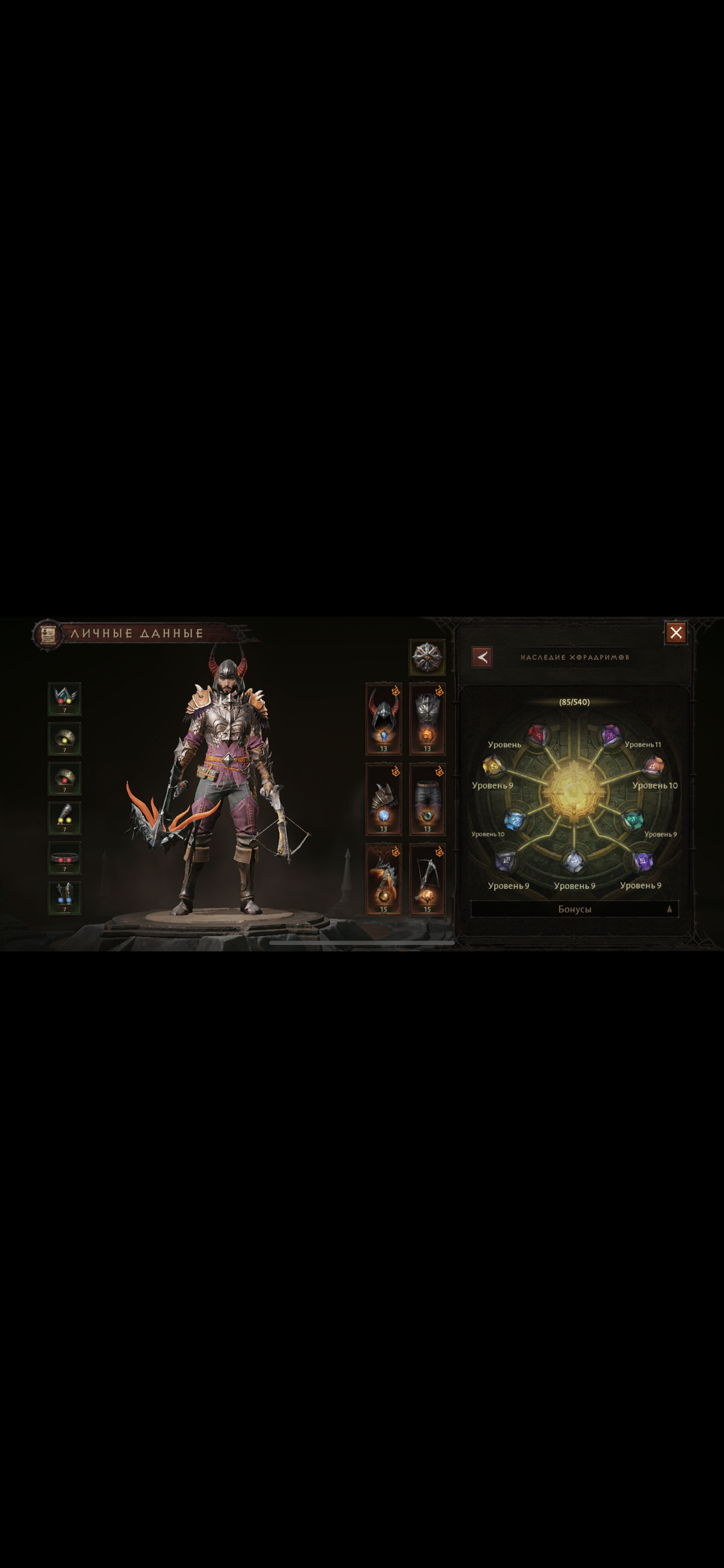Inspect the shoulder pauldron slot
The width and height of the screenshot is (724, 1568).
(x=384, y=799)
